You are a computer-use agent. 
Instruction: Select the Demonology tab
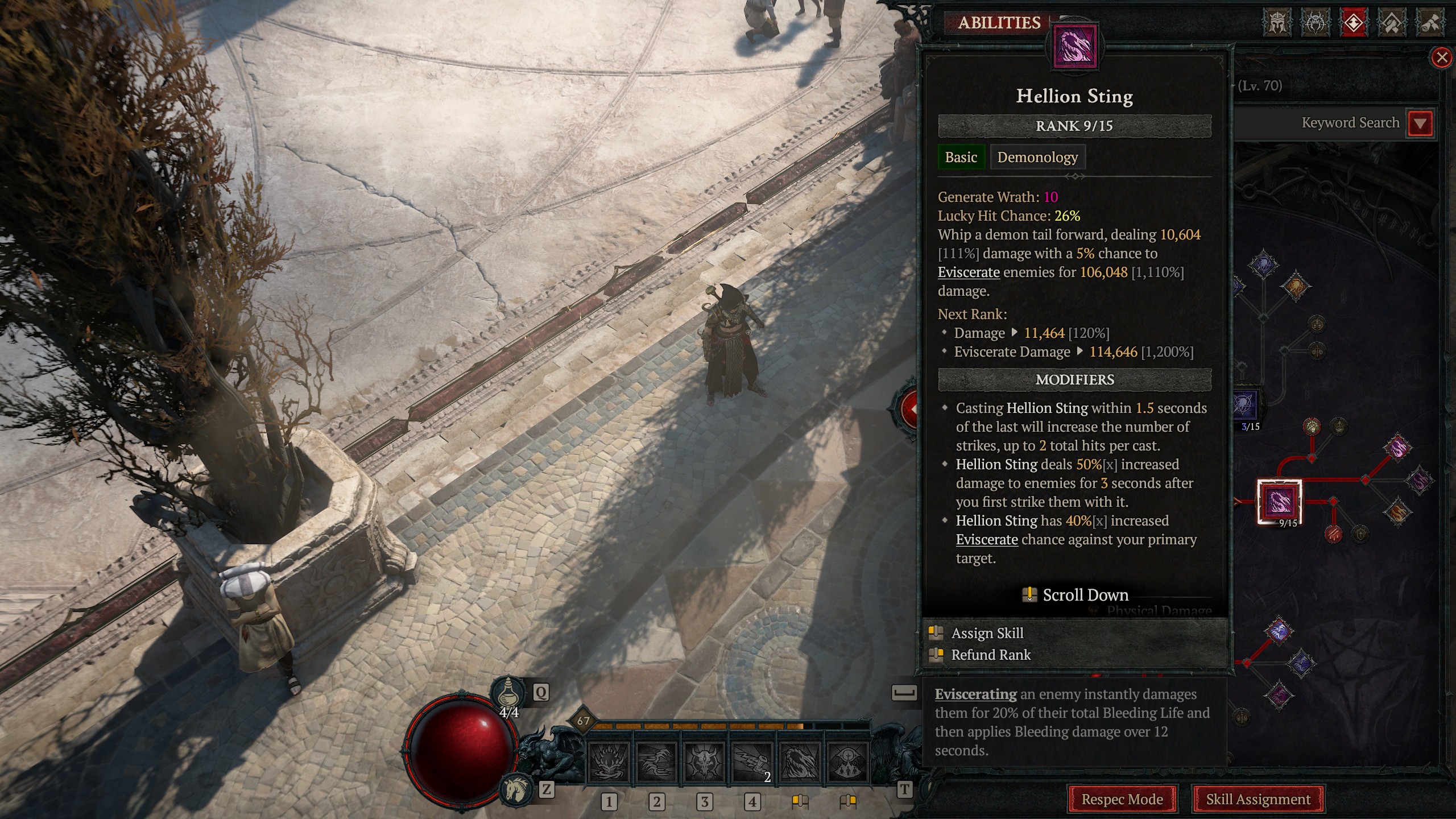pos(1037,157)
